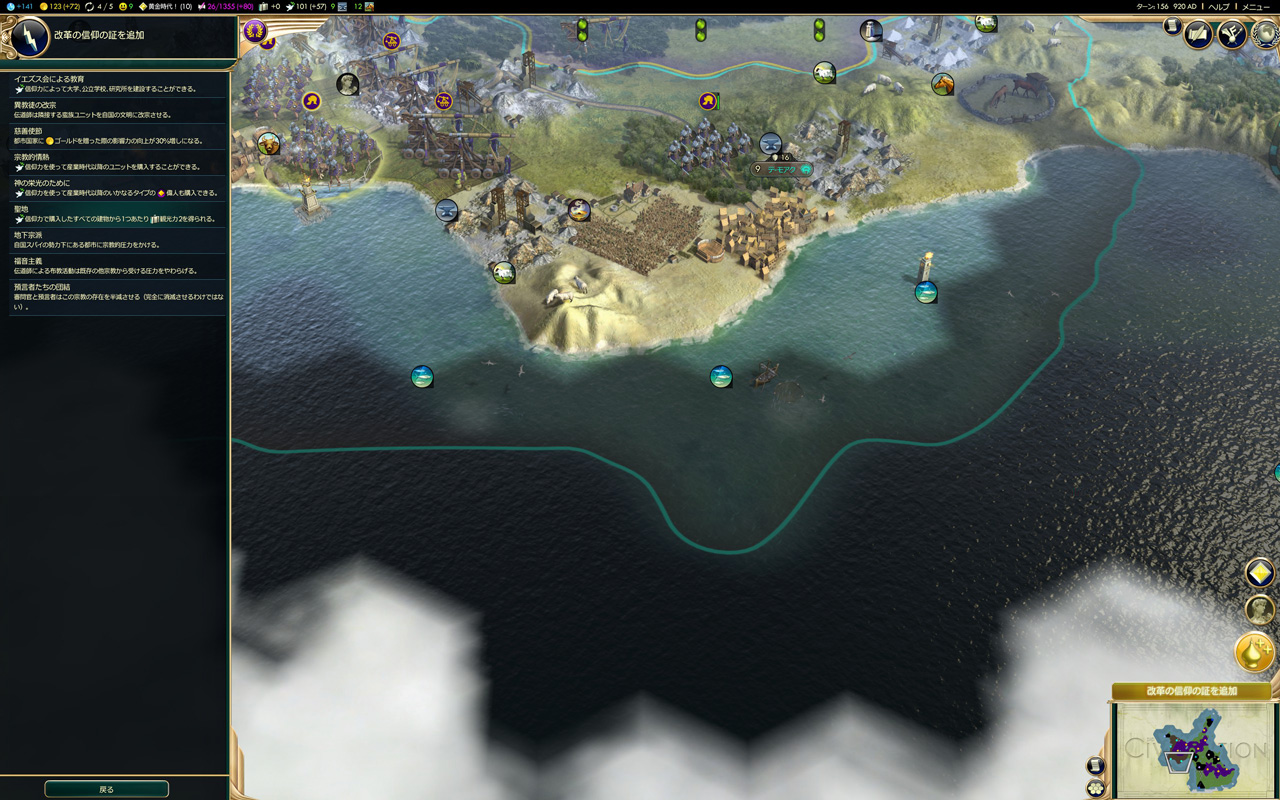Viewport: 1280px width, 800px height.
Task: Open the stone bust notification icon
Action: [x=1258, y=609]
